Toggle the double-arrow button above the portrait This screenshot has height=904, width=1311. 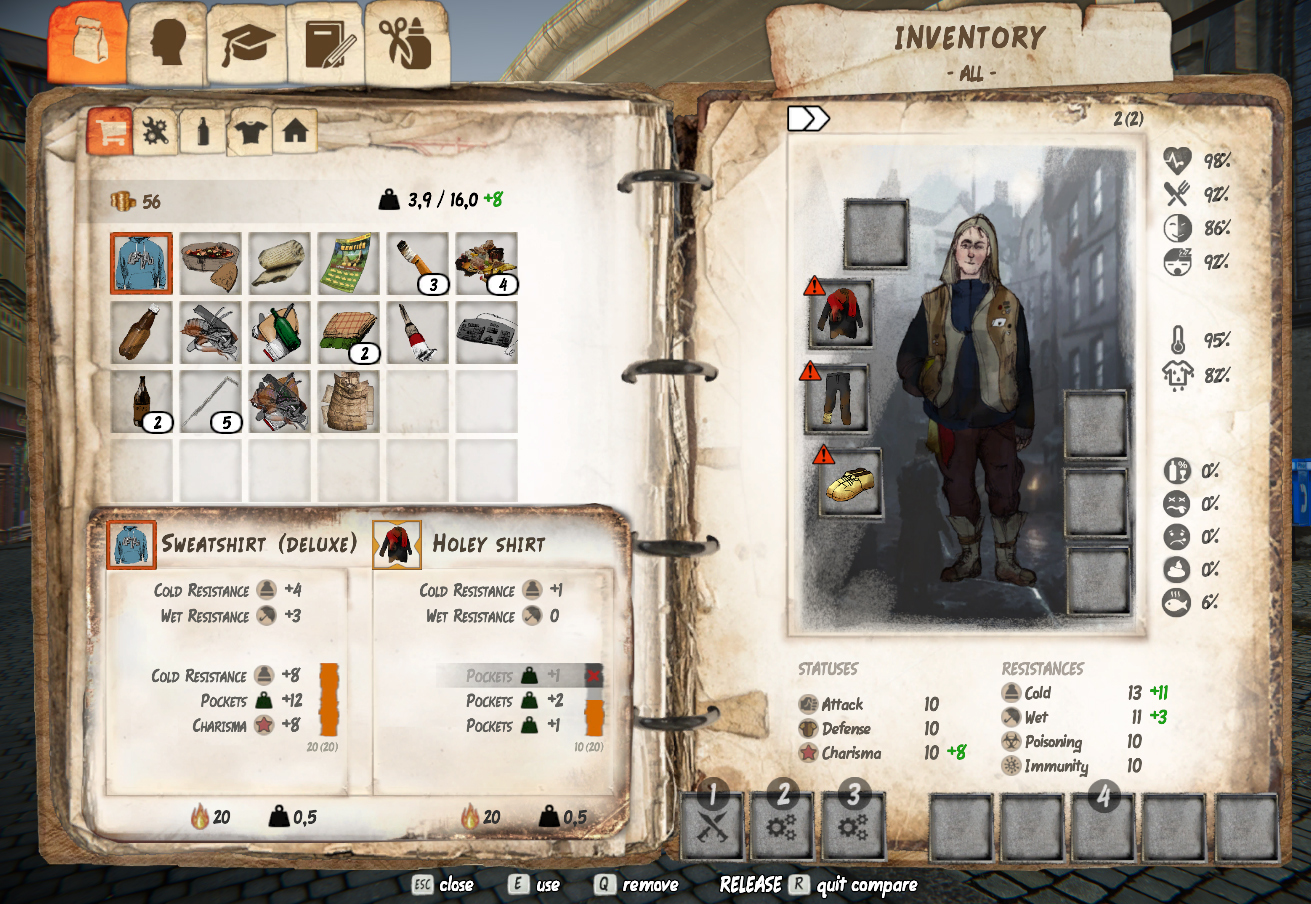click(808, 119)
